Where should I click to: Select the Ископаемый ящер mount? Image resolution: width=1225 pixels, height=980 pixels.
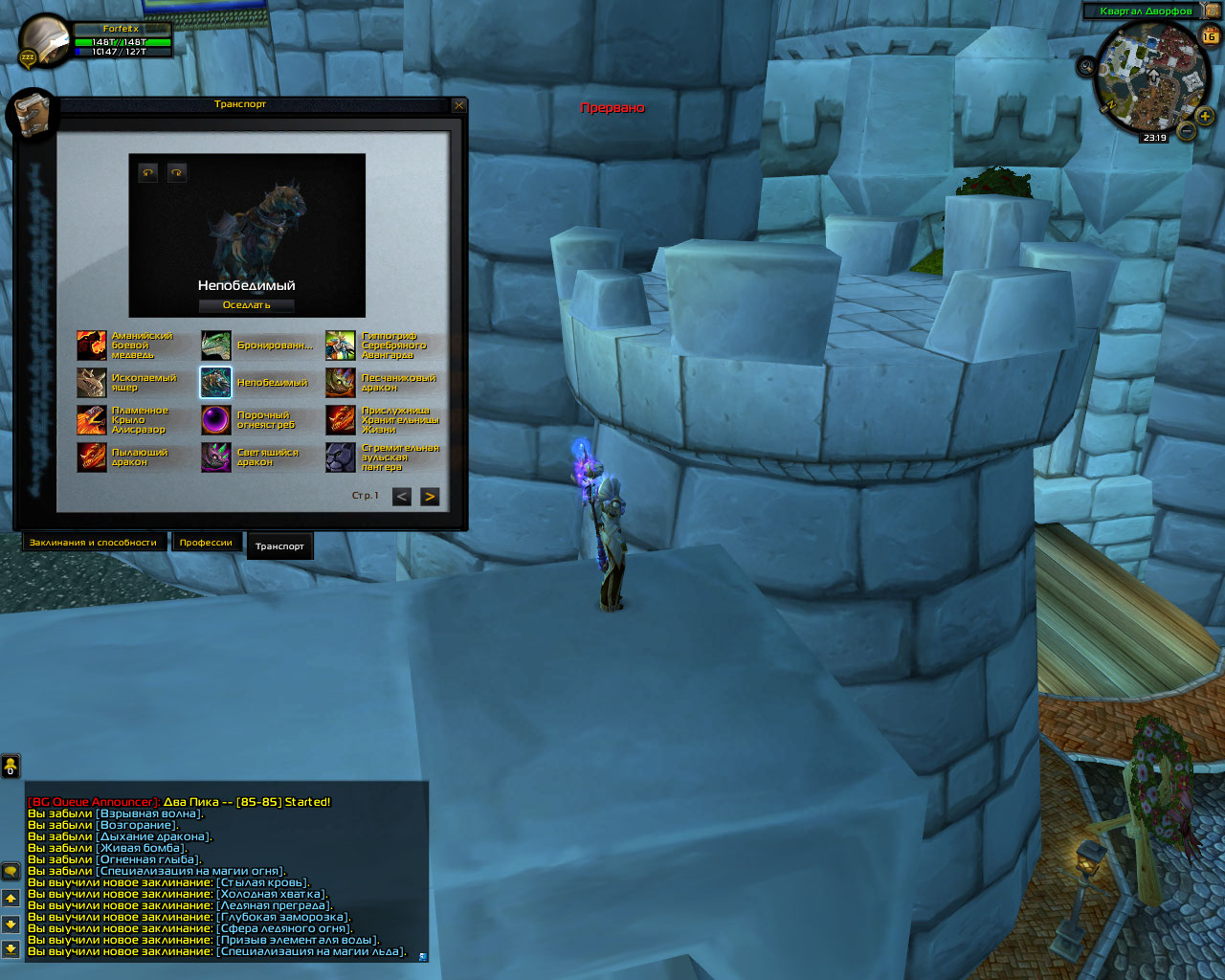(92, 383)
